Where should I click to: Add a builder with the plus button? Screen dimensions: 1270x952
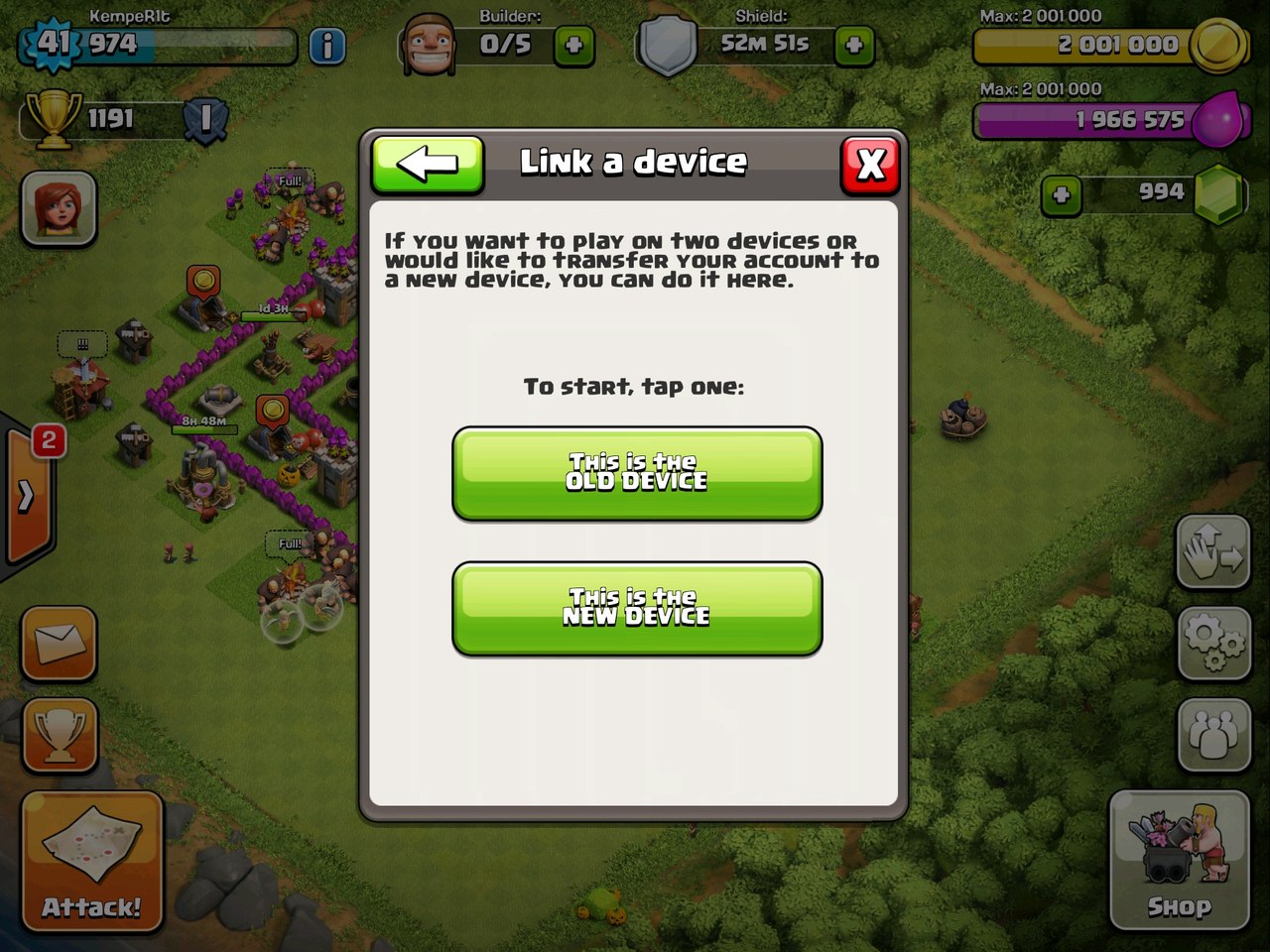(573, 46)
